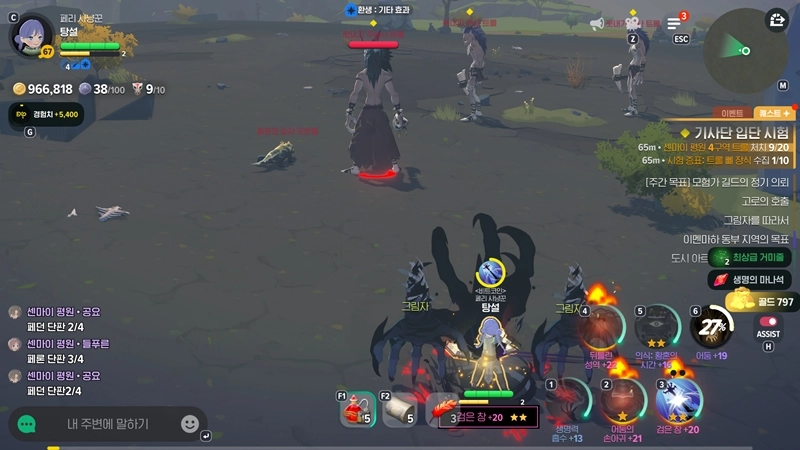
Task: Use the scroll item in slot F2
Action: (400, 410)
